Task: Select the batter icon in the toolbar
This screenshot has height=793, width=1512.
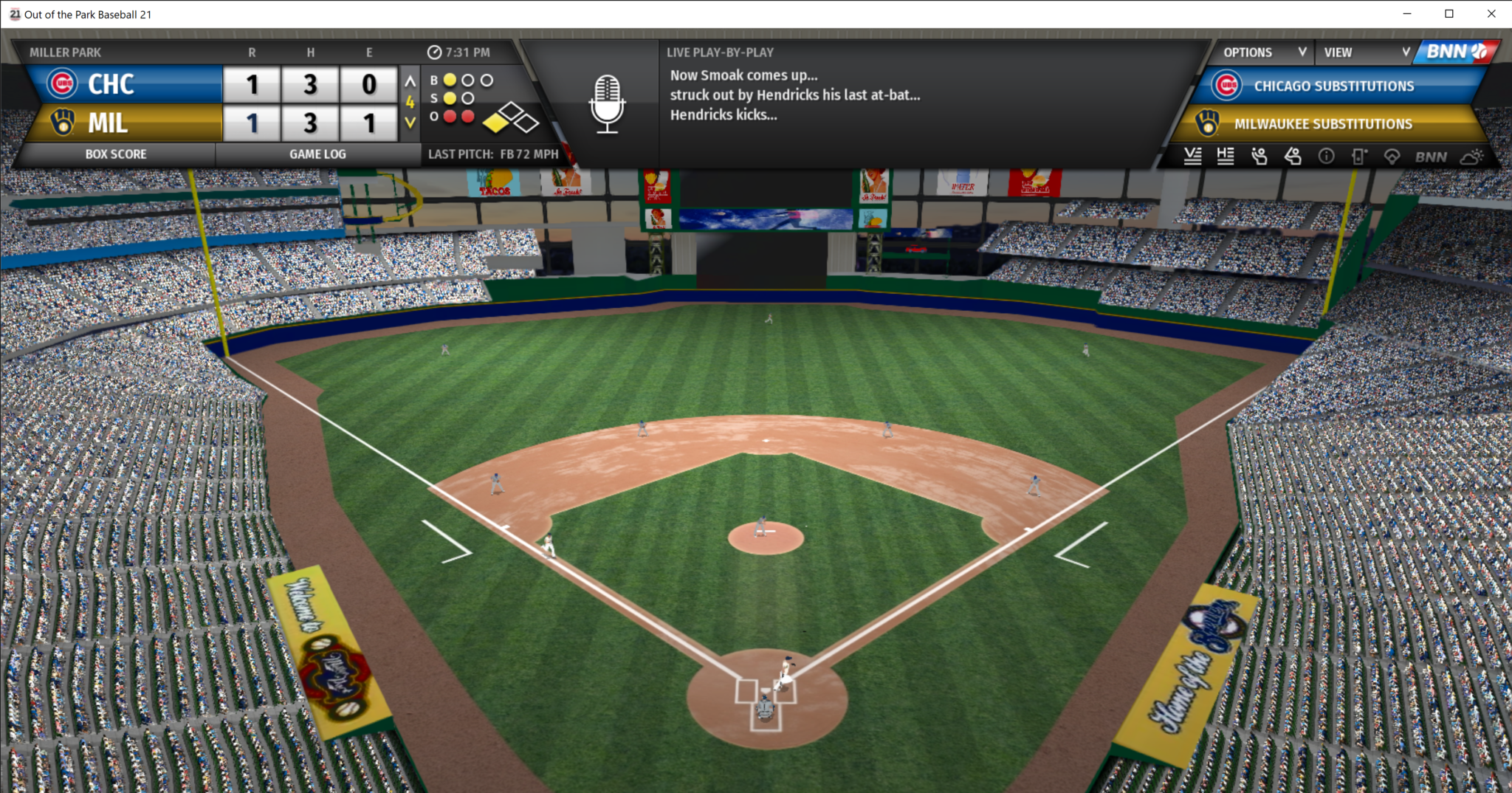Action: click(x=1293, y=156)
